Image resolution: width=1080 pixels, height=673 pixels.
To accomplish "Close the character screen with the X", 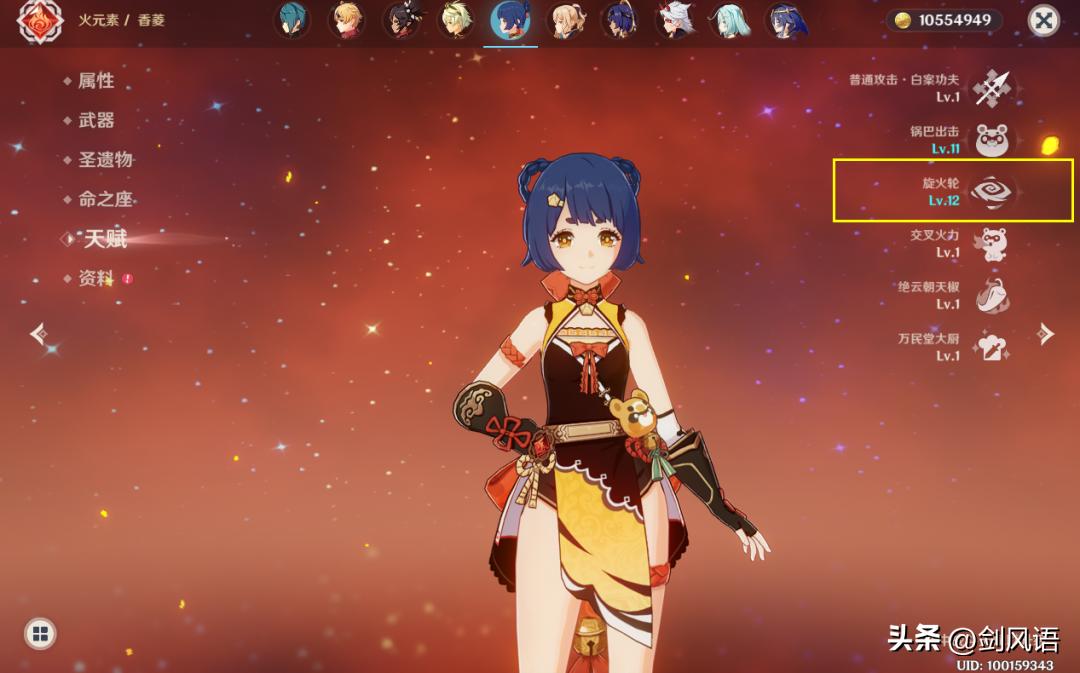I will coord(1044,21).
